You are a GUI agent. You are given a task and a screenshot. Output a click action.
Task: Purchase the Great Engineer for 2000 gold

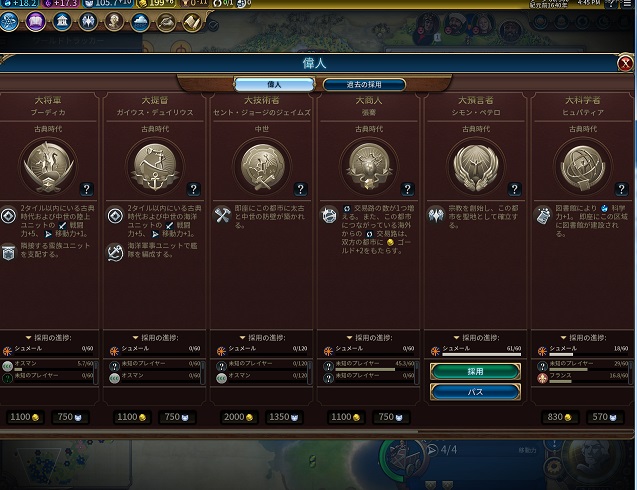pos(235,416)
